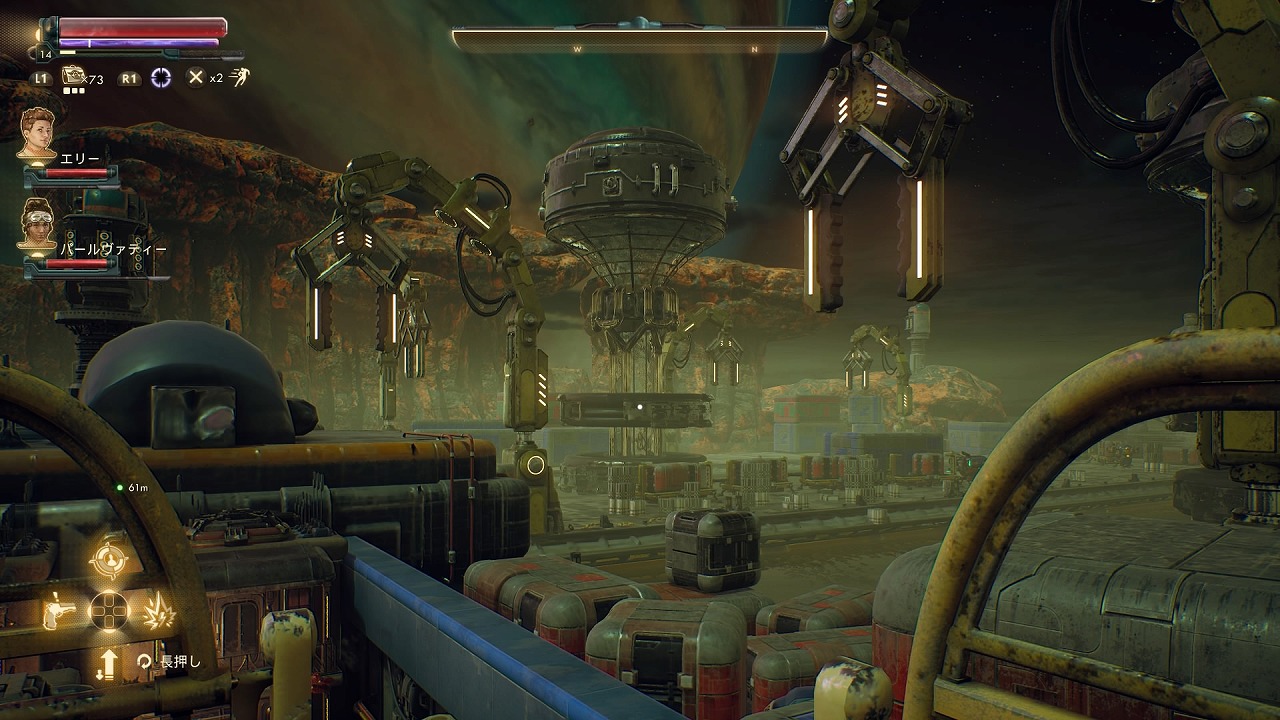Image resolution: width=1280 pixels, height=720 pixels.
Task: Choose the explosion companion ability icon
Action: (x=158, y=611)
